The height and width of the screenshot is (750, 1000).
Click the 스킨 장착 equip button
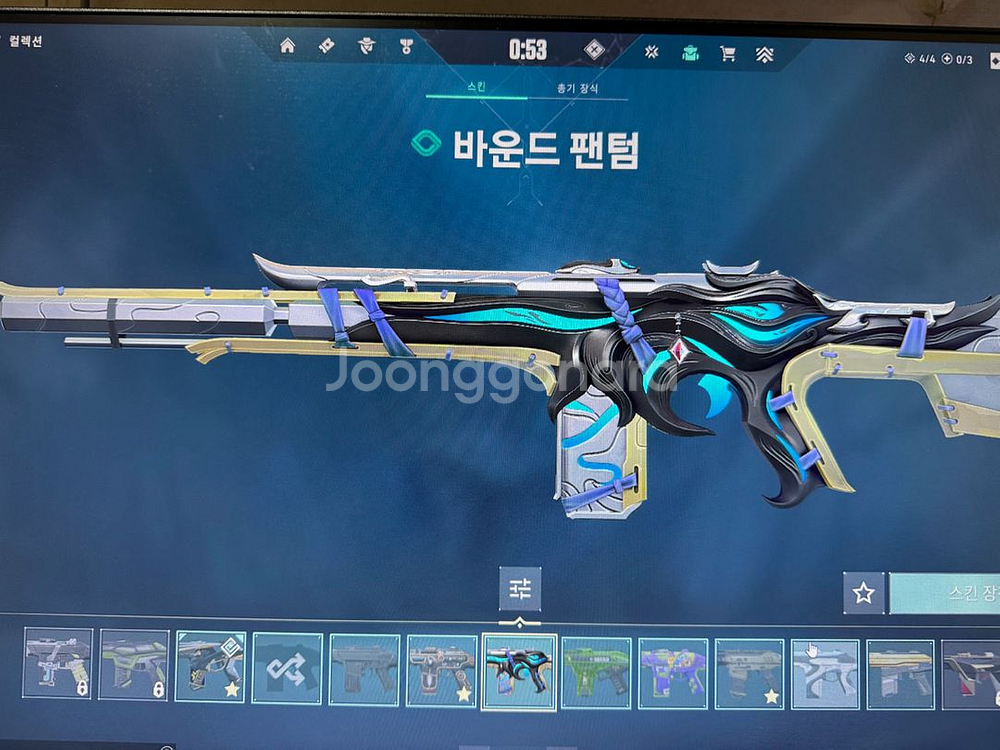pos(946,593)
